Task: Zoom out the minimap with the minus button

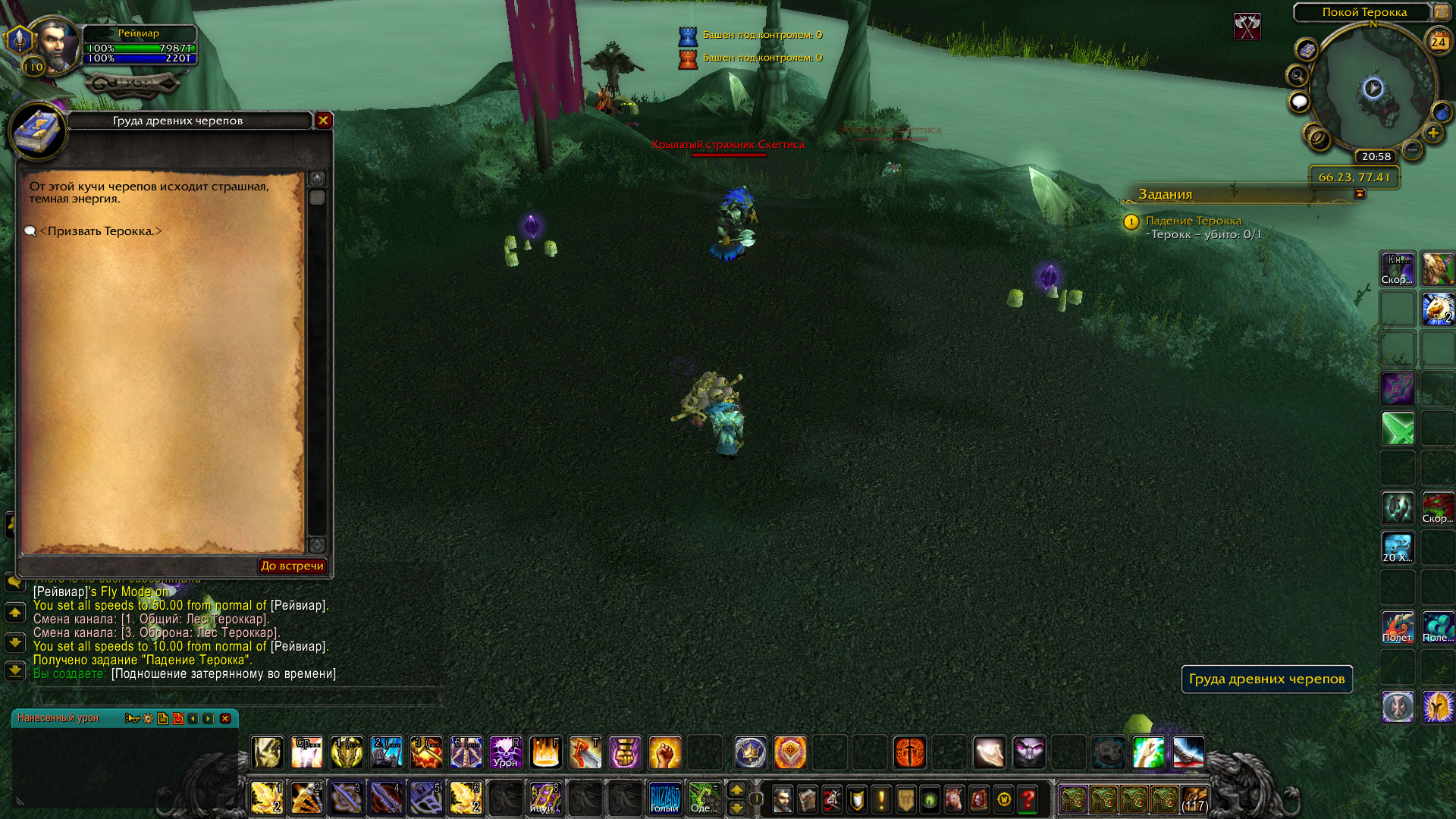Action: (1412, 149)
